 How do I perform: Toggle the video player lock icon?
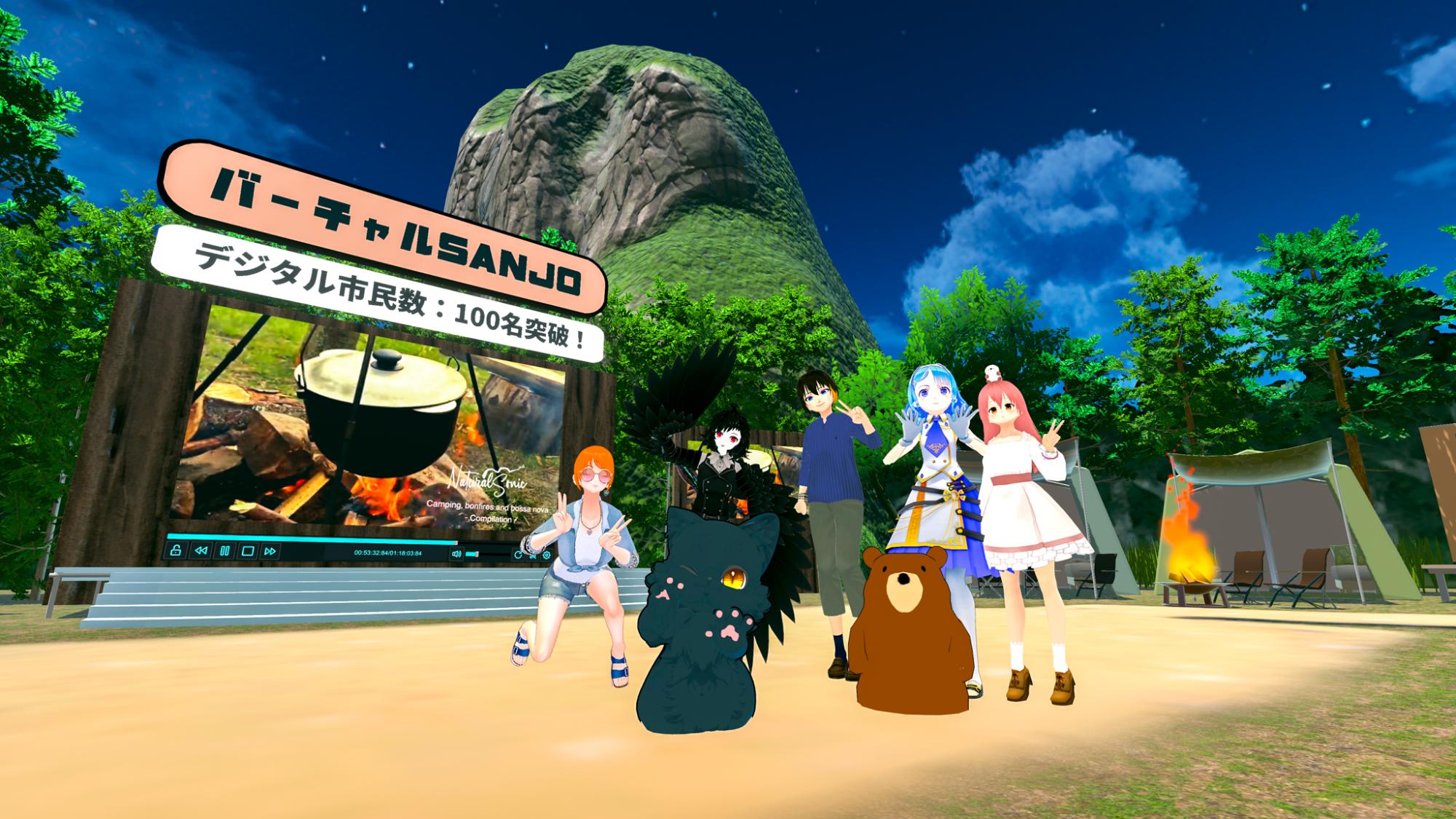coord(175,550)
